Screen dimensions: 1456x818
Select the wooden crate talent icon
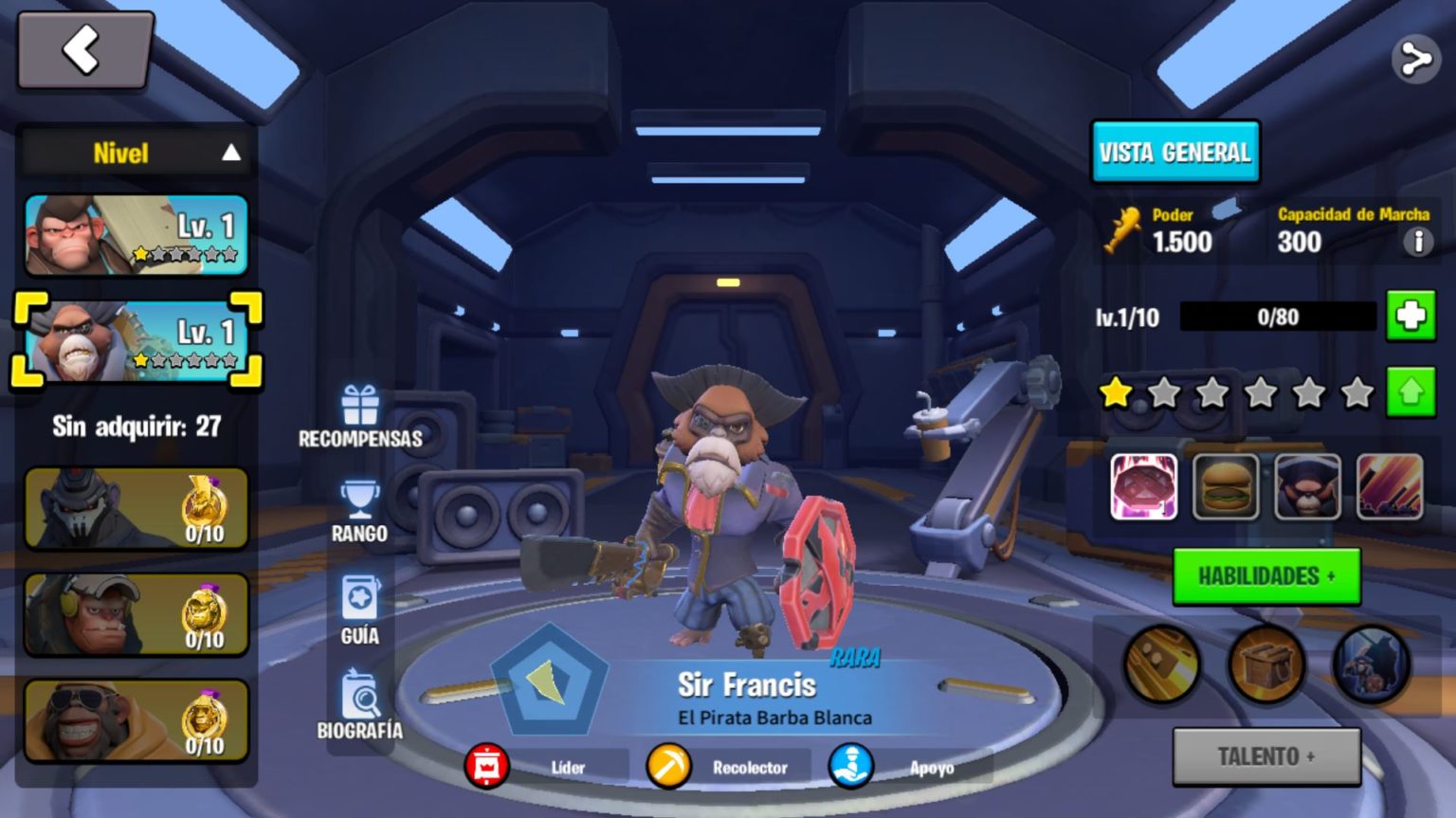pyautogui.click(x=1265, y=664)
